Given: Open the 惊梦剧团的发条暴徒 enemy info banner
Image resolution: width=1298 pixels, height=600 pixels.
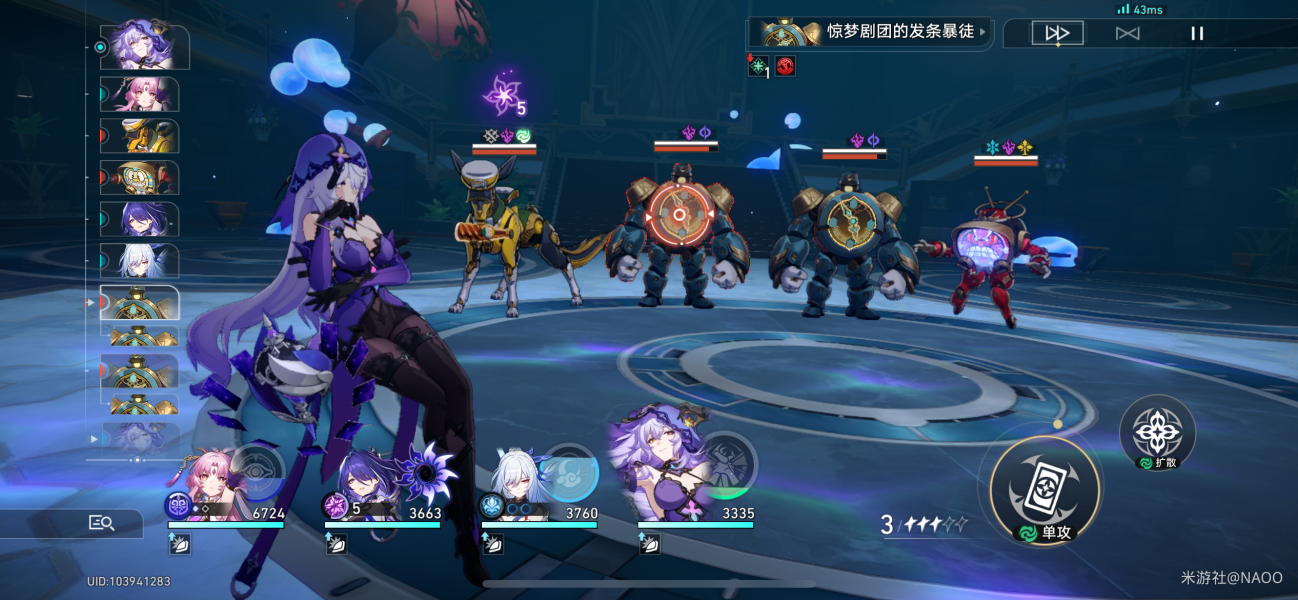Looking at the screenshot, I should [x=870, y=32].
